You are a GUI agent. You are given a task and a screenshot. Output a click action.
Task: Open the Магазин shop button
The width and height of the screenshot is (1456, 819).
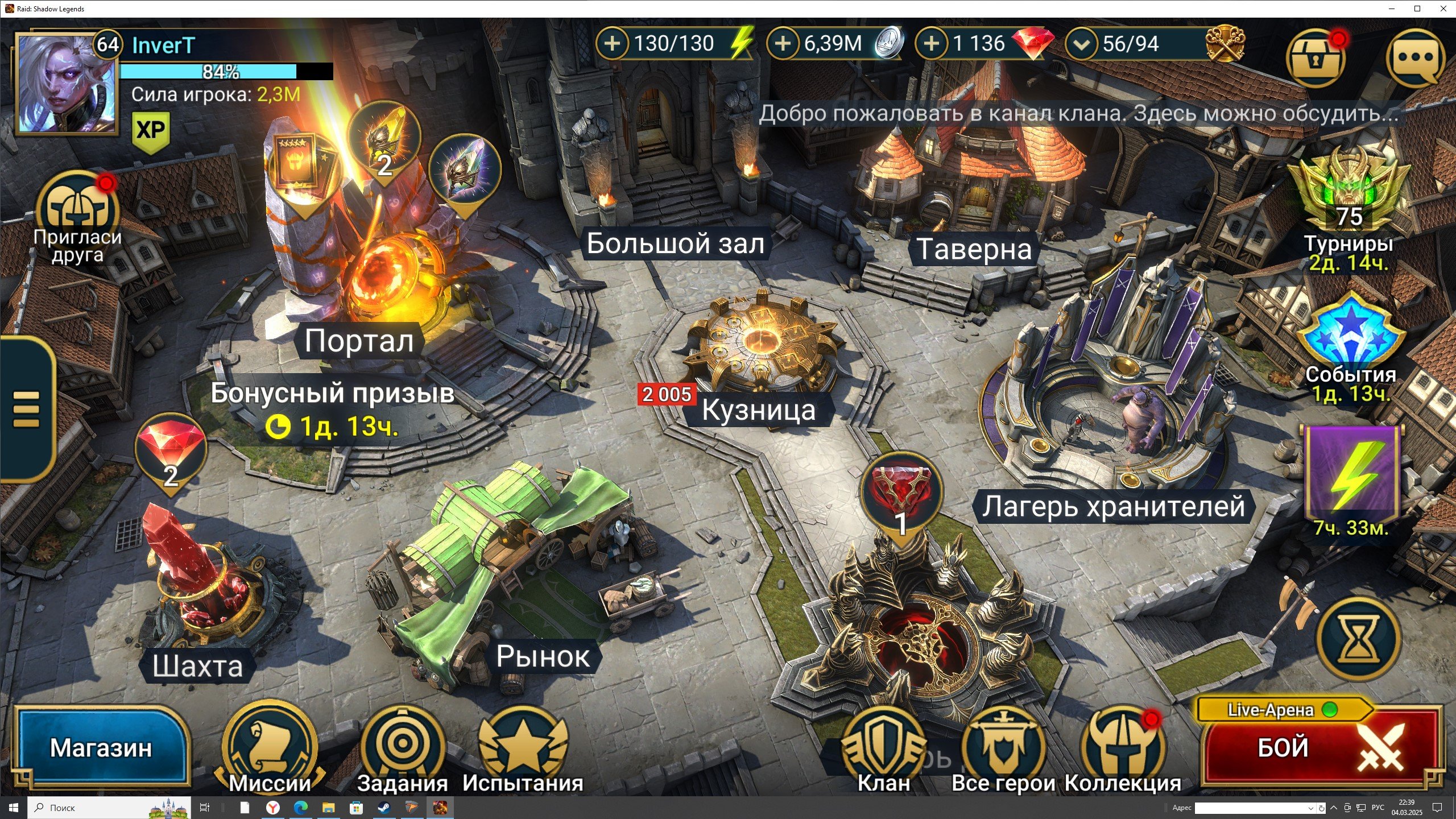tap(101, 747)
